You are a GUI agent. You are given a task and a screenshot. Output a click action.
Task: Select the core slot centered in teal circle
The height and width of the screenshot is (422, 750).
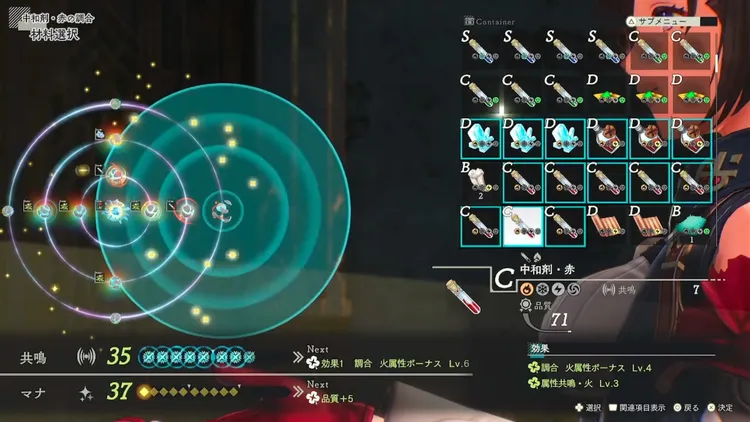click(x=222, y=210)
